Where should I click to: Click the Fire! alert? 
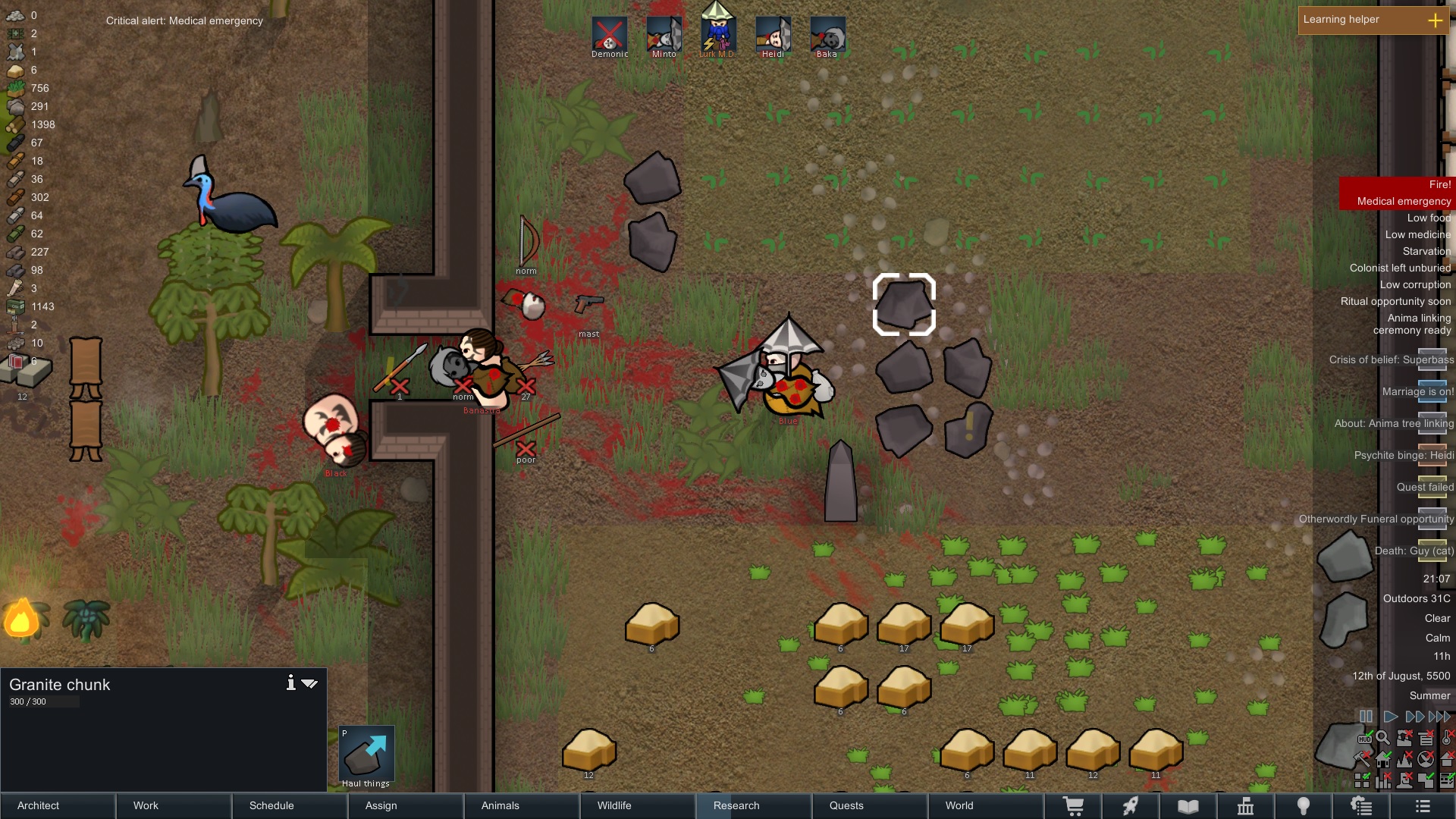(x=1439, y=184)
